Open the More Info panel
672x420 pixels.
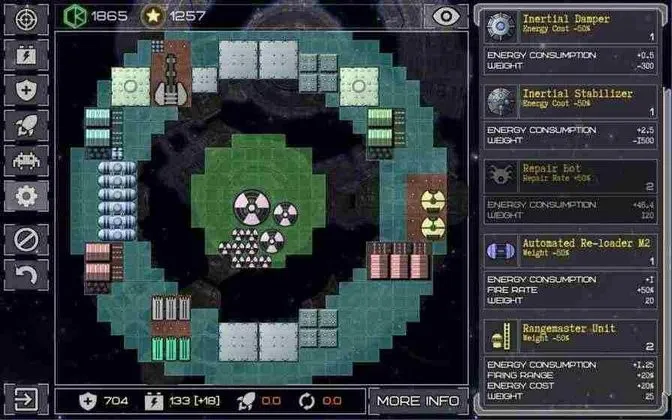pyautogui.click(x=418, y=401)
